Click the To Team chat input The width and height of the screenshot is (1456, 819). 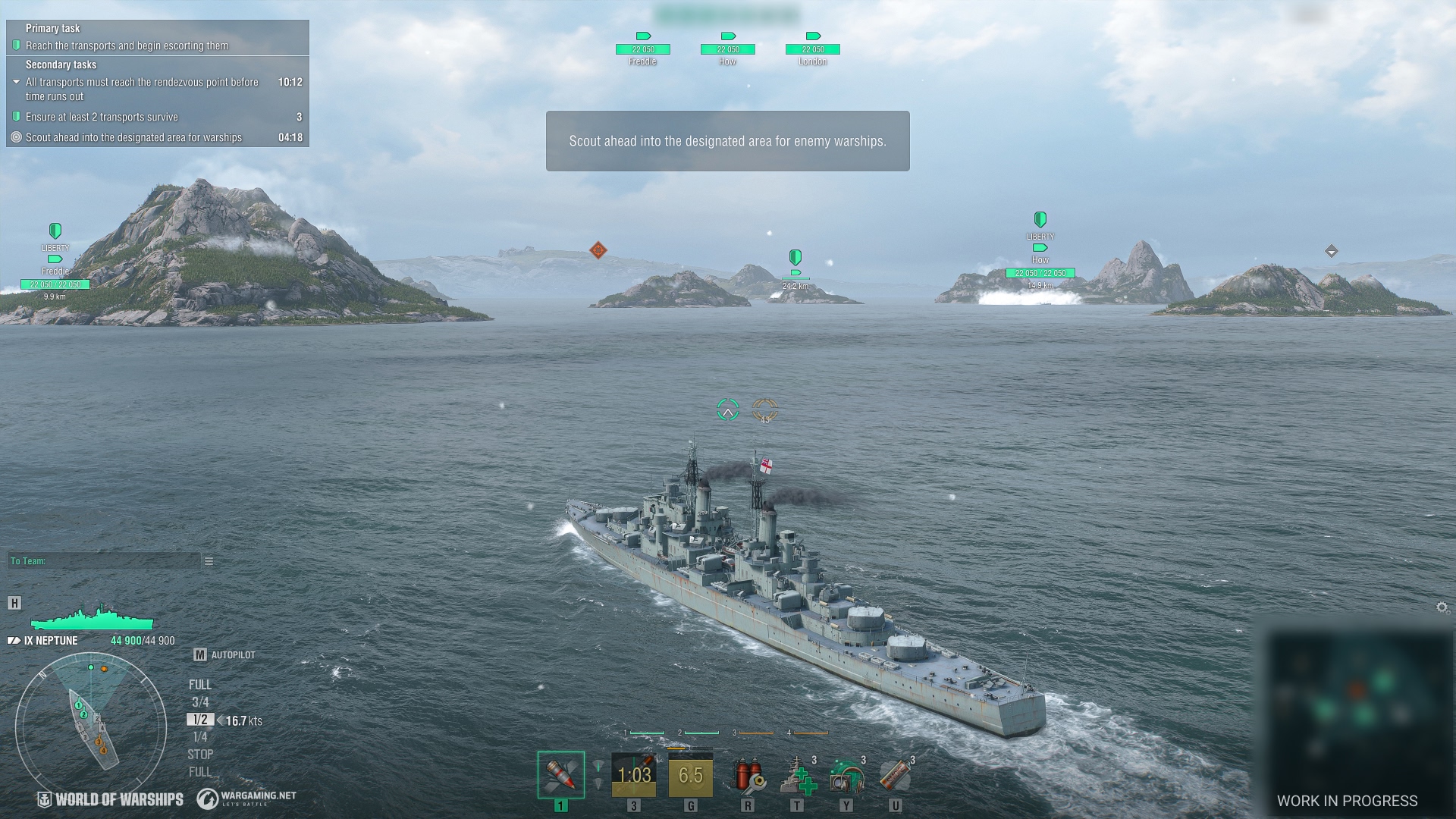[104, 561]
